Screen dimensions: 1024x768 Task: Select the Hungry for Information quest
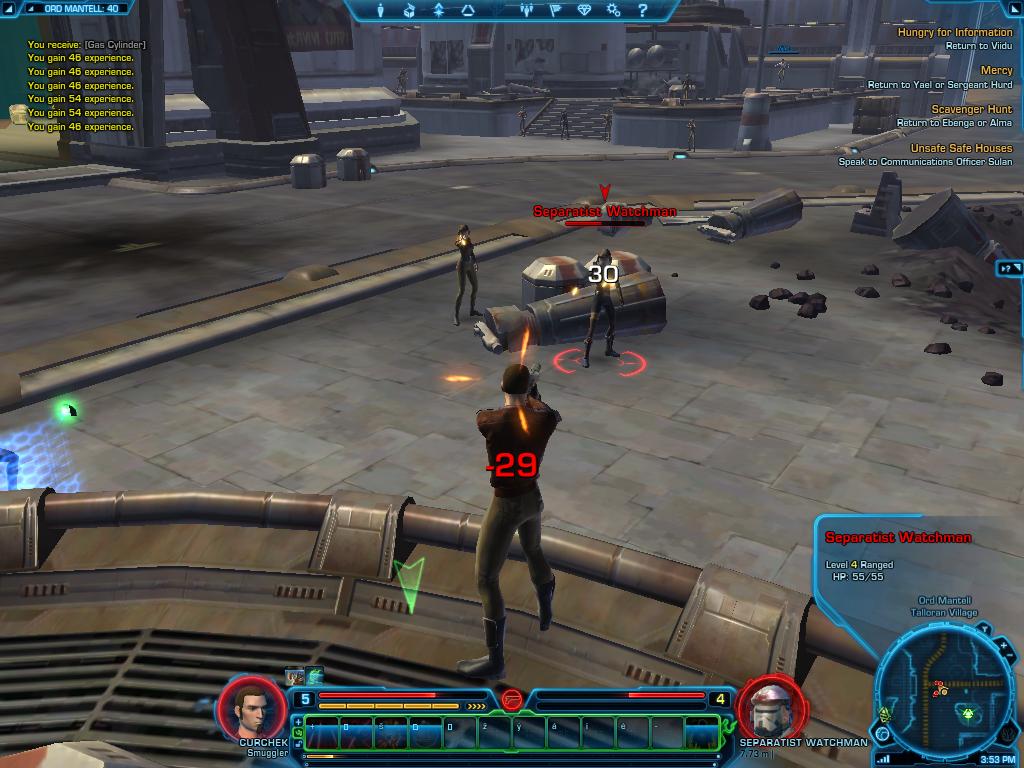point(954,32)
